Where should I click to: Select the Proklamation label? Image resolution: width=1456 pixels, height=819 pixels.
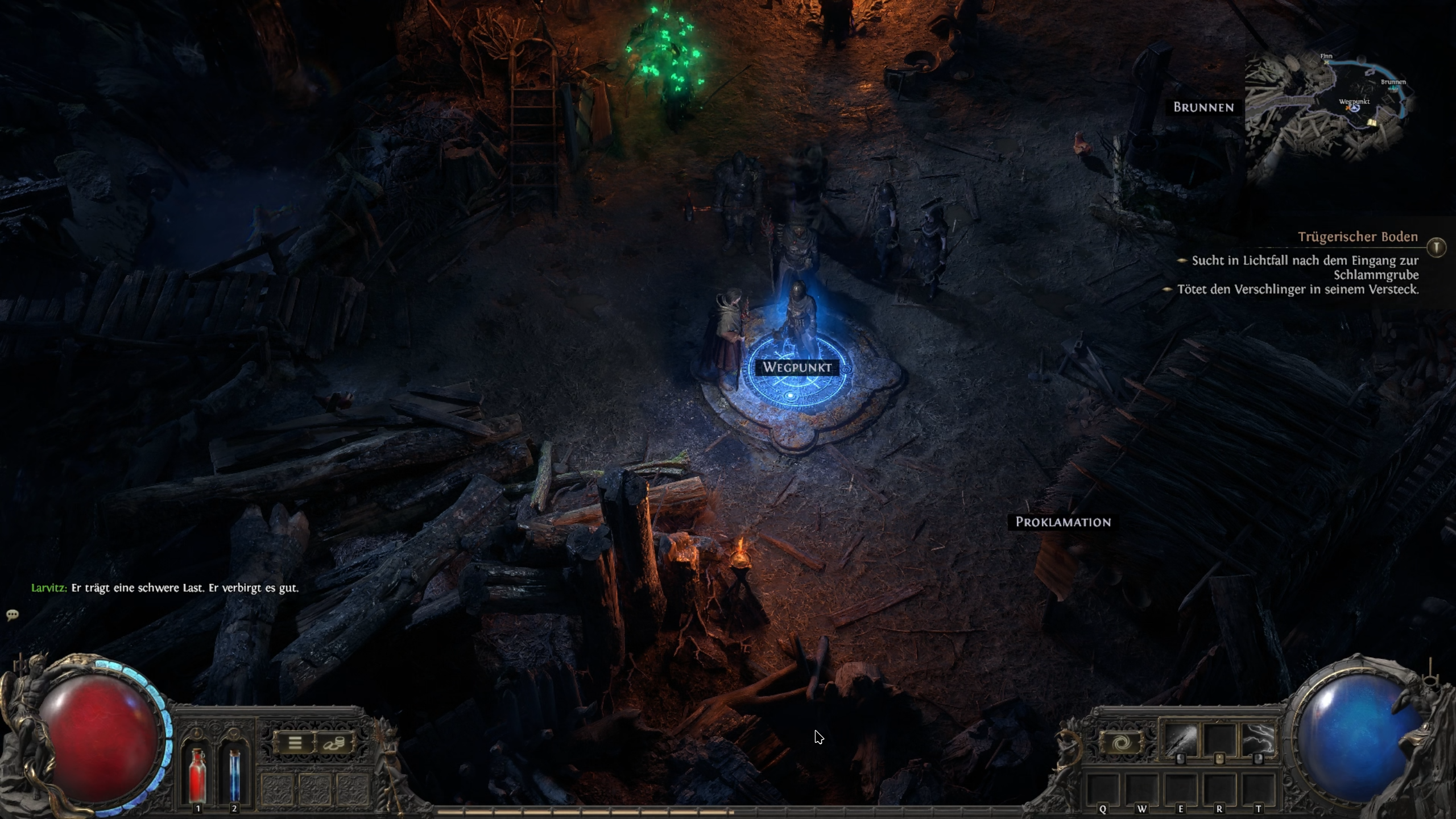(1063, 522)
